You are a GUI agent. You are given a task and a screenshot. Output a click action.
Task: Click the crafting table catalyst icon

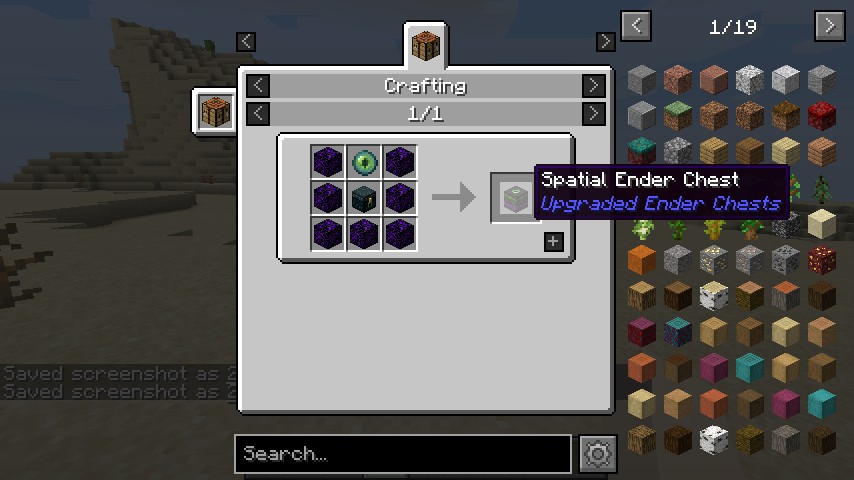[214, 110]
